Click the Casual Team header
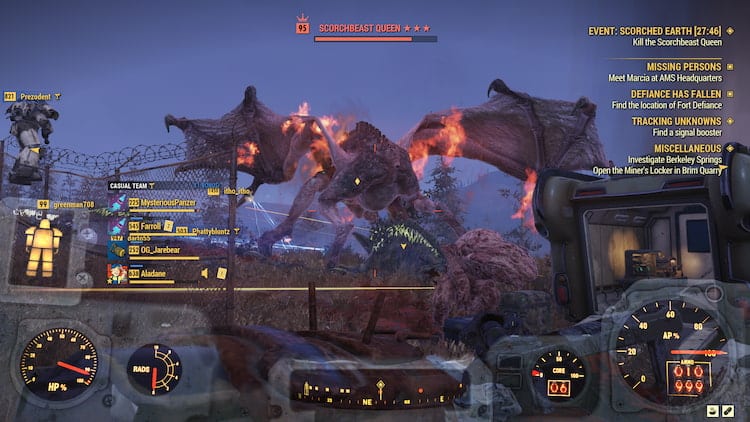Viewport: 750px width, 422px height. tap(135, 186)
